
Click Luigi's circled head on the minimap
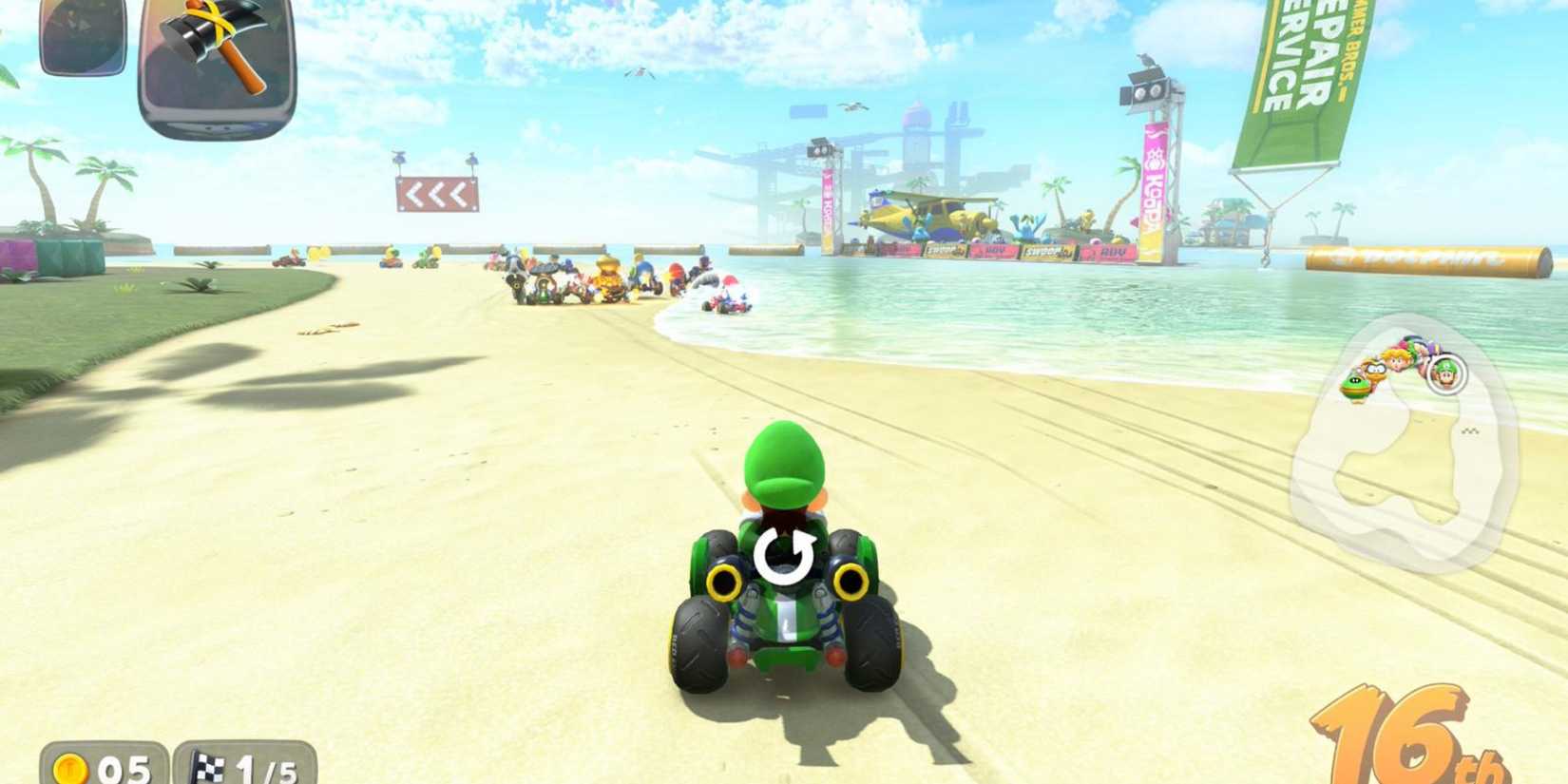click(1445, 374)
